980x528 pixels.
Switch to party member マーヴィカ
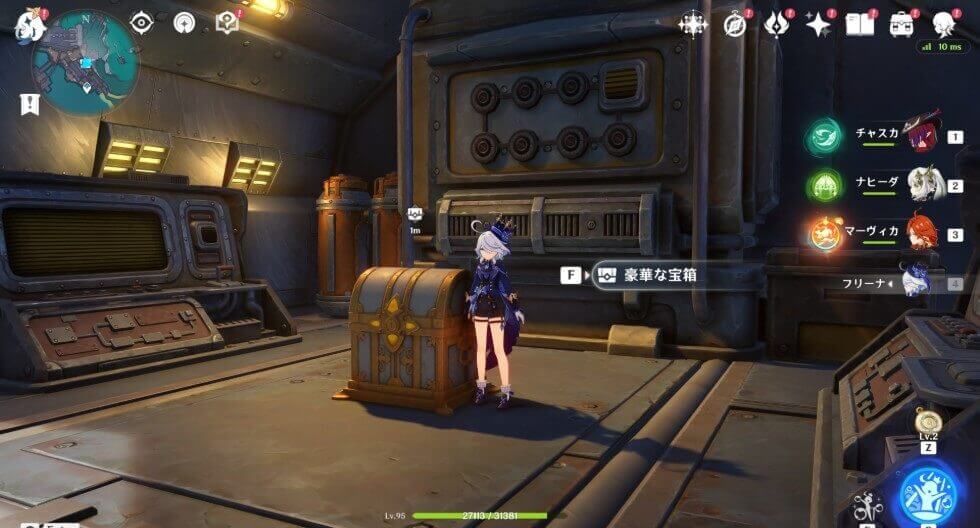click(922, 234)
